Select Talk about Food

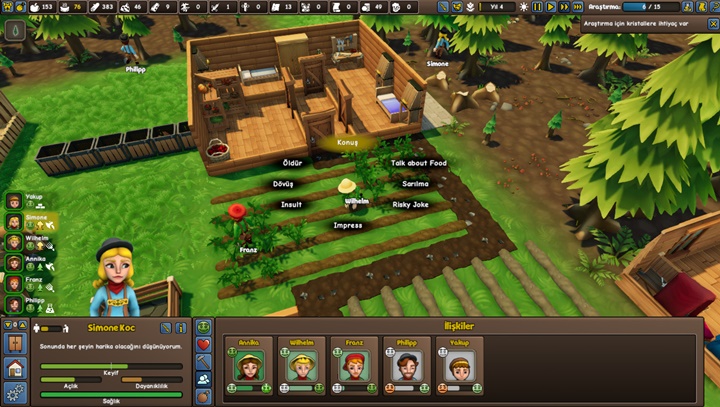coord(418,162)
